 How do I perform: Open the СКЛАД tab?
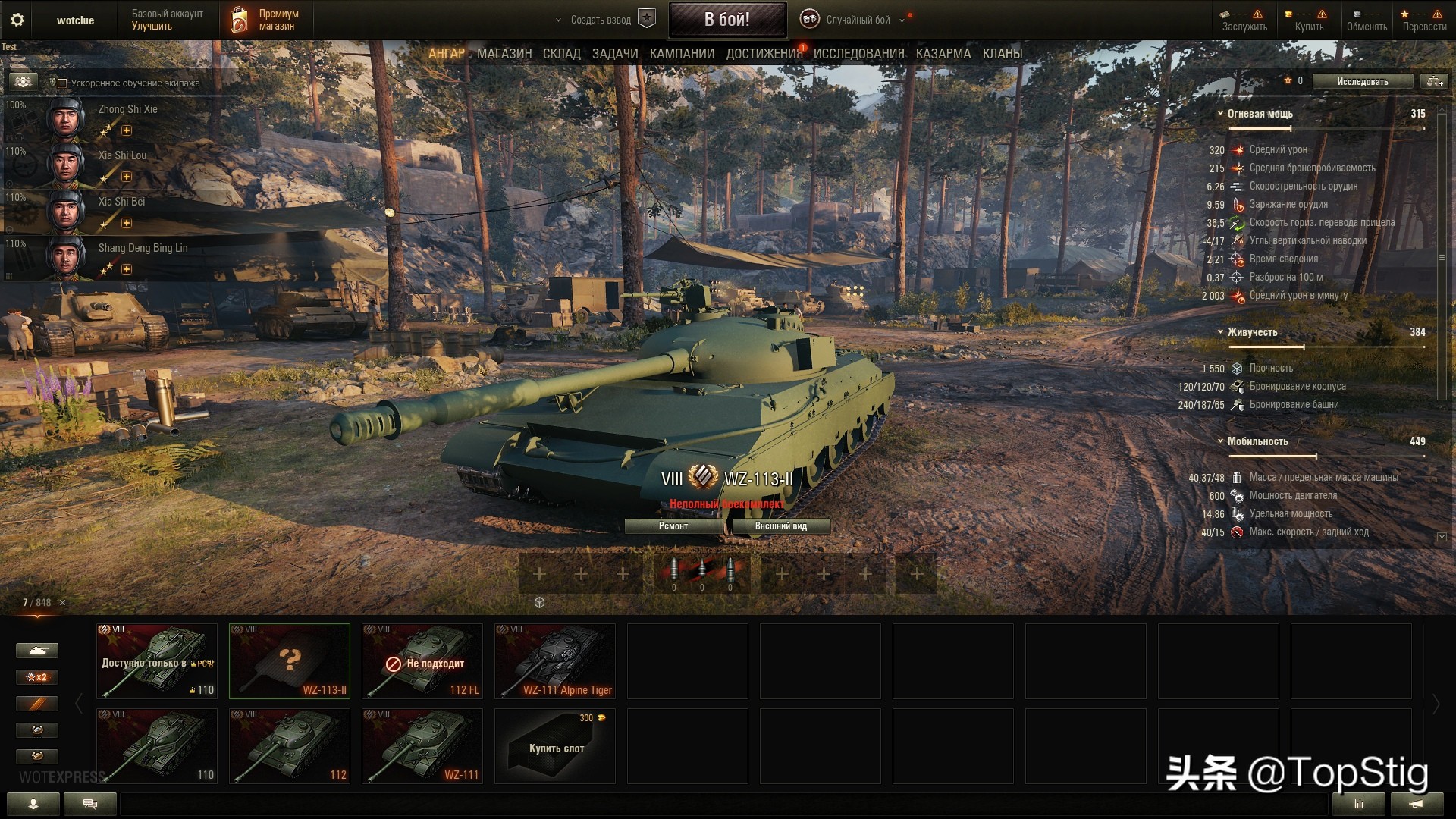pyautogui.click(x=561, y=54)
